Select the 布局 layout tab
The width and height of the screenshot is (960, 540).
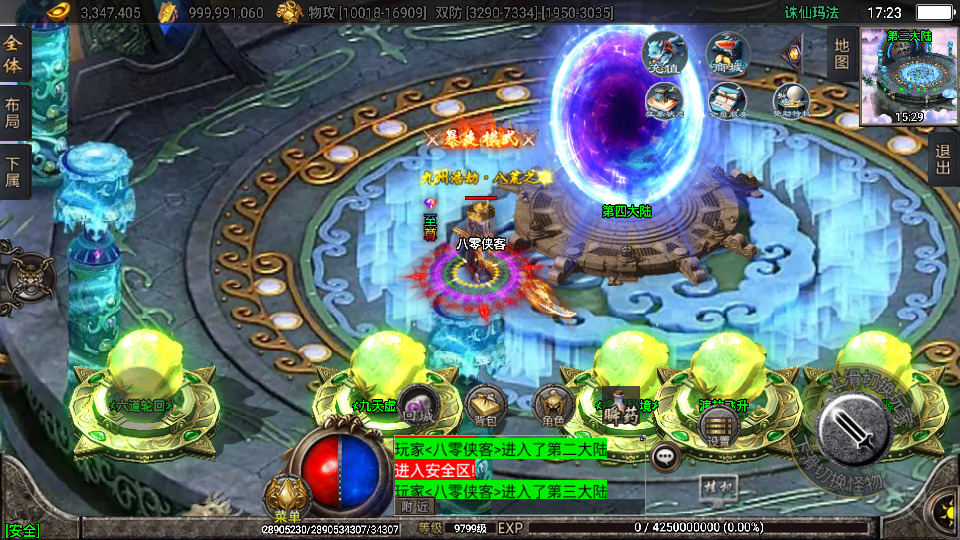coord(13,113)
